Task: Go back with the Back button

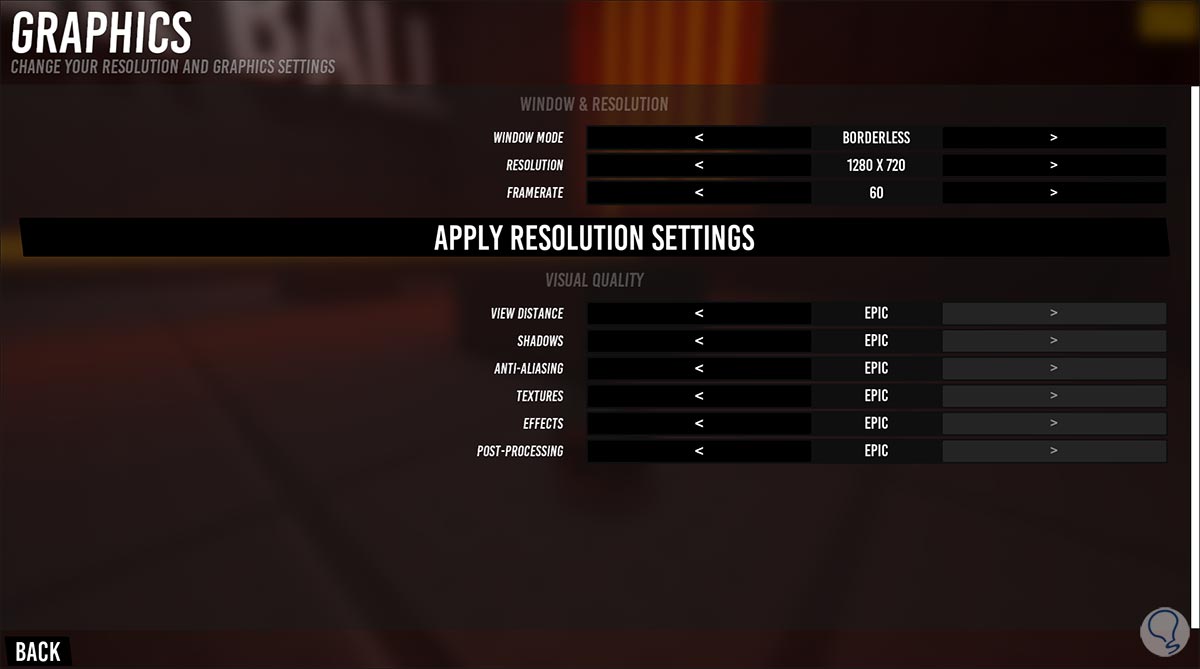Action: [38, 651]
